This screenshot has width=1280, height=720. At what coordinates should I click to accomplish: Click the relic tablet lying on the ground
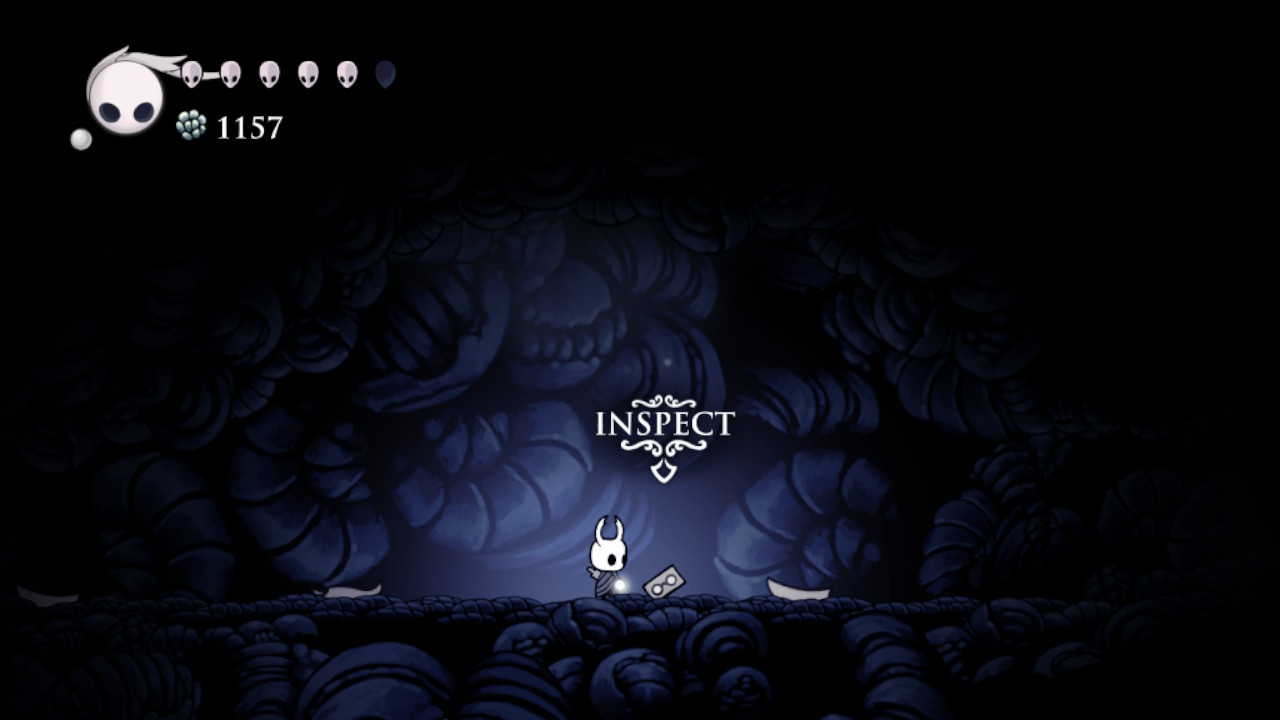coord(665,581)
